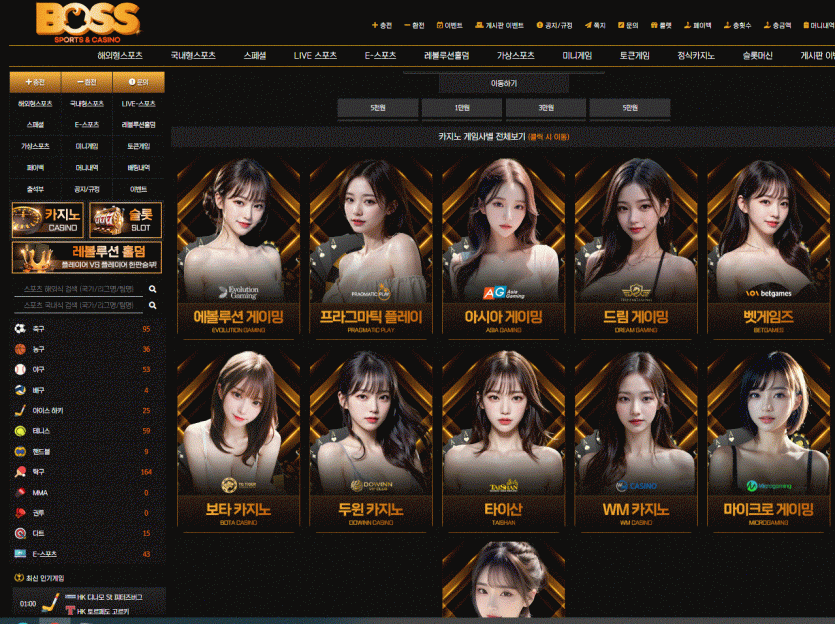Click the 이동하기 button

505,83
